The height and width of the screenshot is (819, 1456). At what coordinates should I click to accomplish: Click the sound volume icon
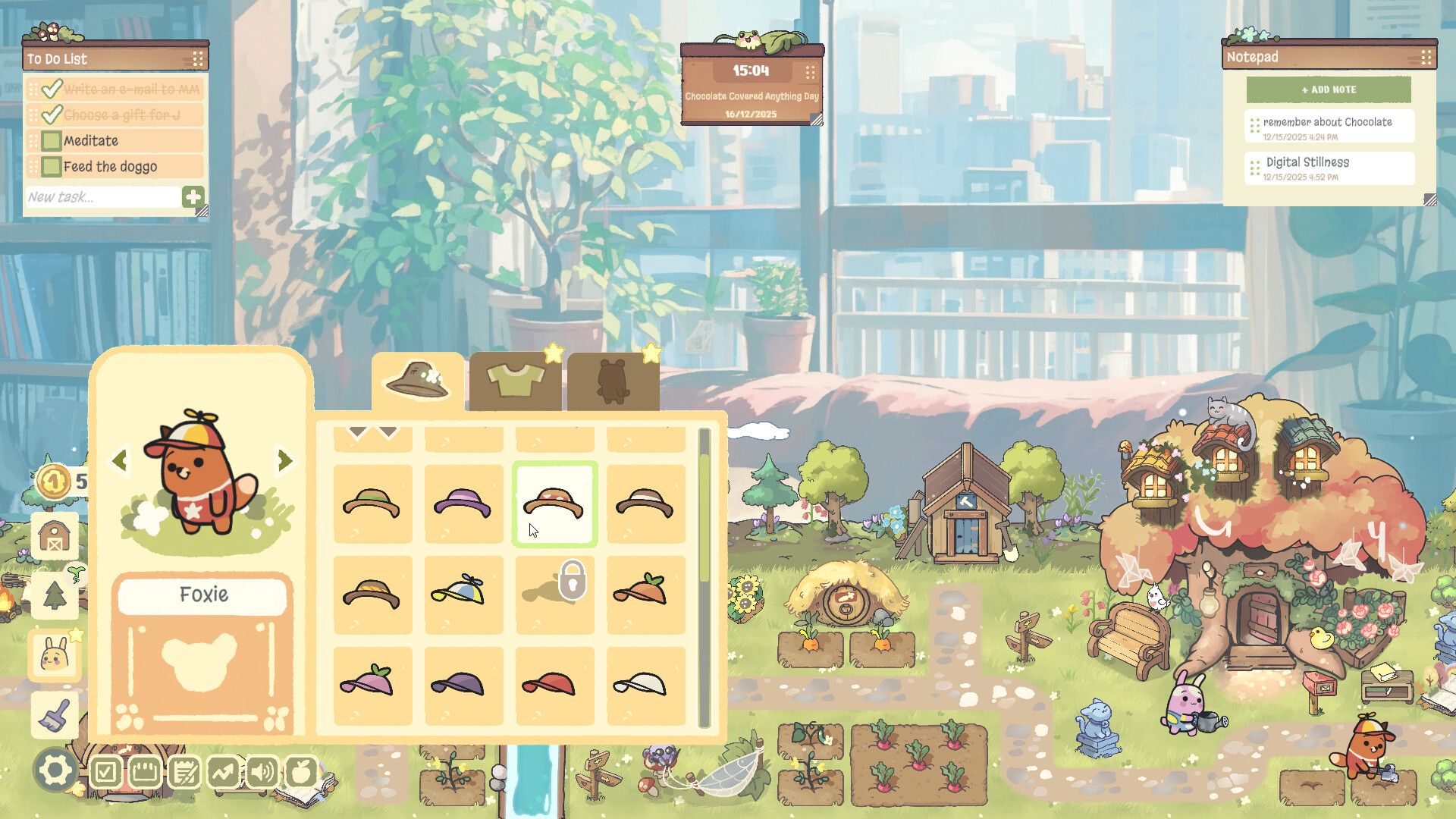click(262, 773)
